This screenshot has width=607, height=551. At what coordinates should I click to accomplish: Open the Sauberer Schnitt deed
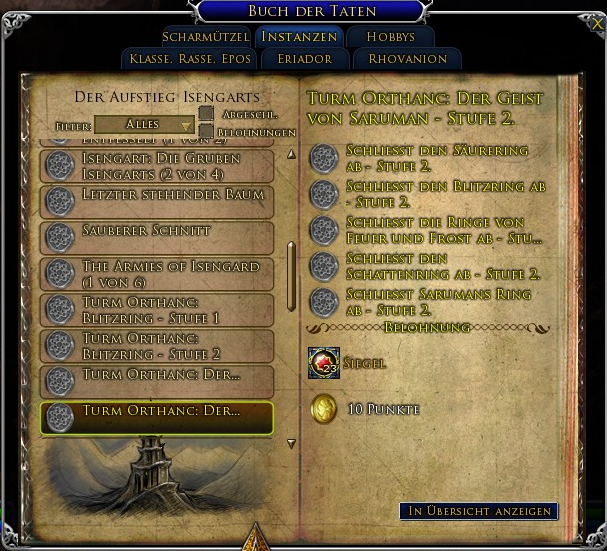point(157,238)
